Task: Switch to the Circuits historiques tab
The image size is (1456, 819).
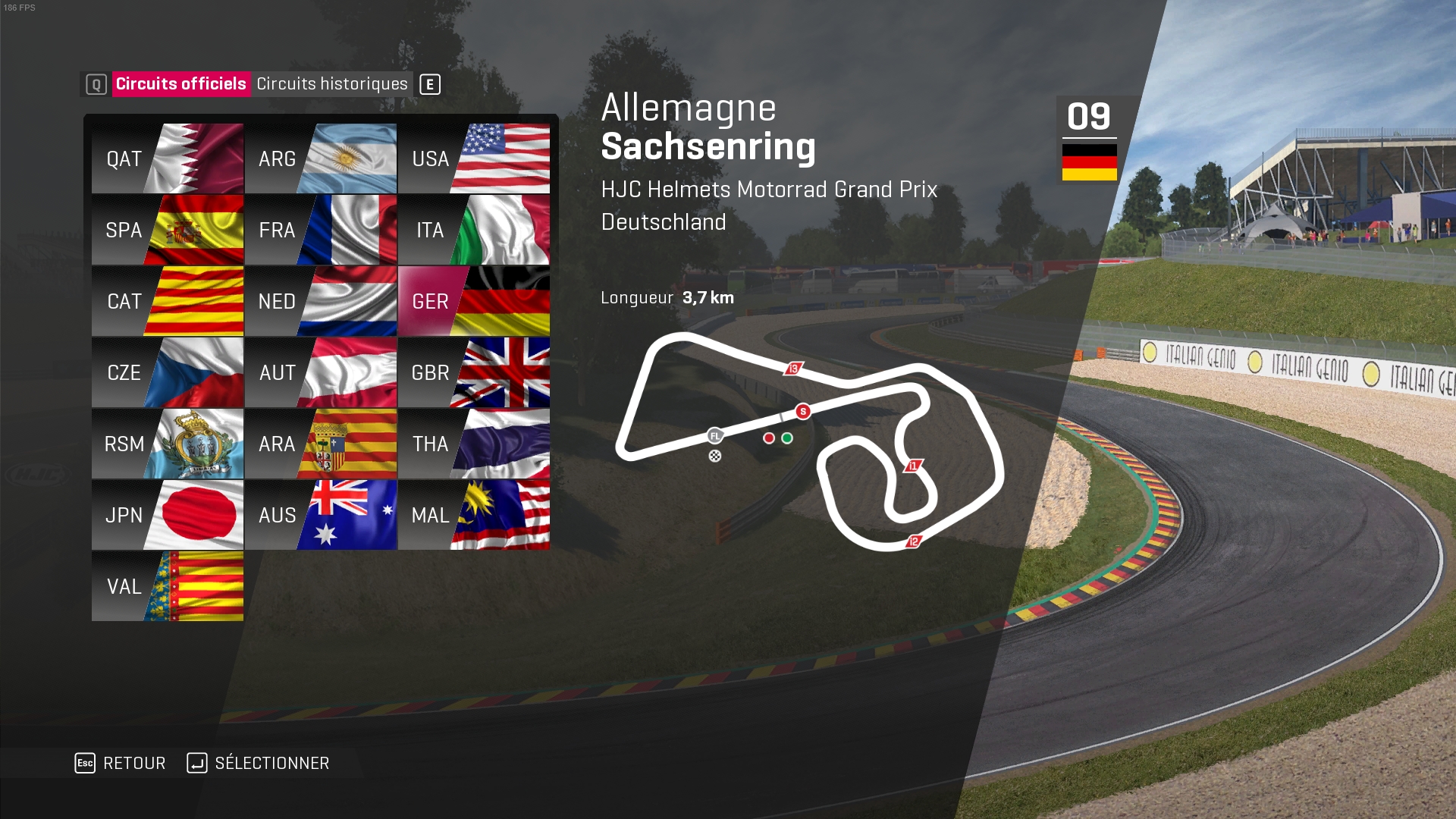Action: click(x=332, y=84)
